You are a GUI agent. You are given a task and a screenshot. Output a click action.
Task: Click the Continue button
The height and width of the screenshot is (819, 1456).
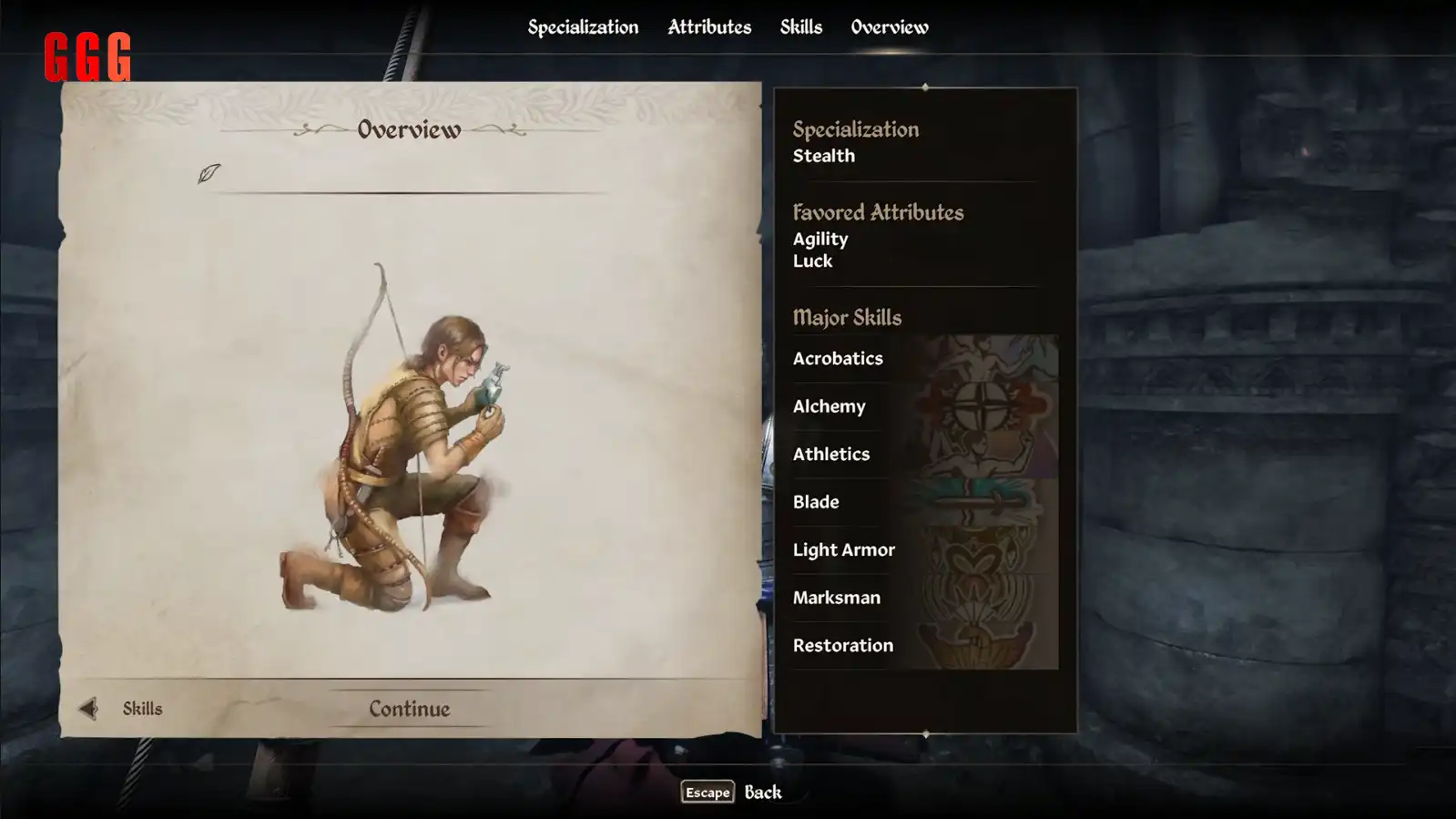click(x=409, y=709)
